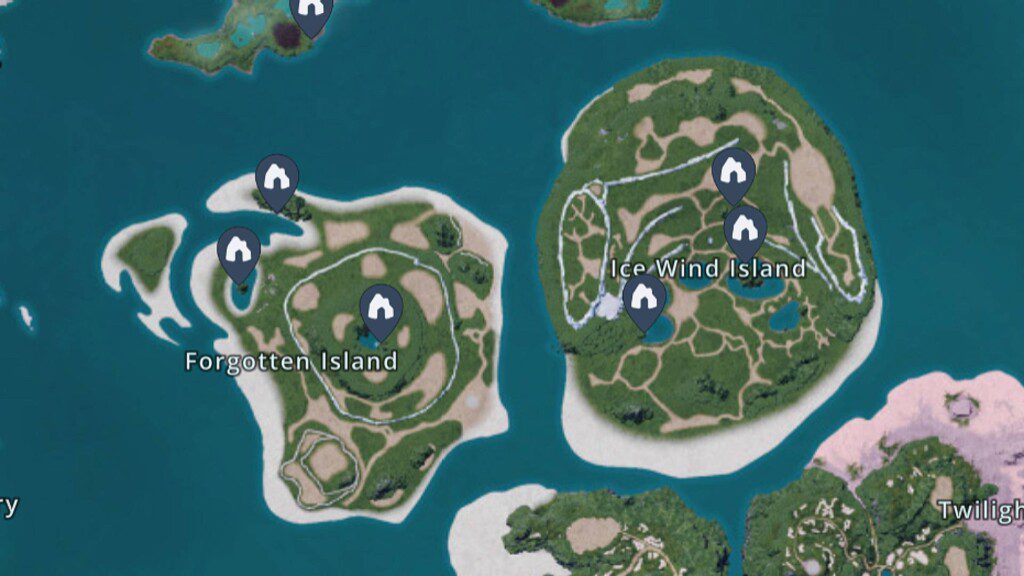Select the cave marker directly above Ice Wind Island label
Screen dimensions: 1024x576
pos(745,231)
